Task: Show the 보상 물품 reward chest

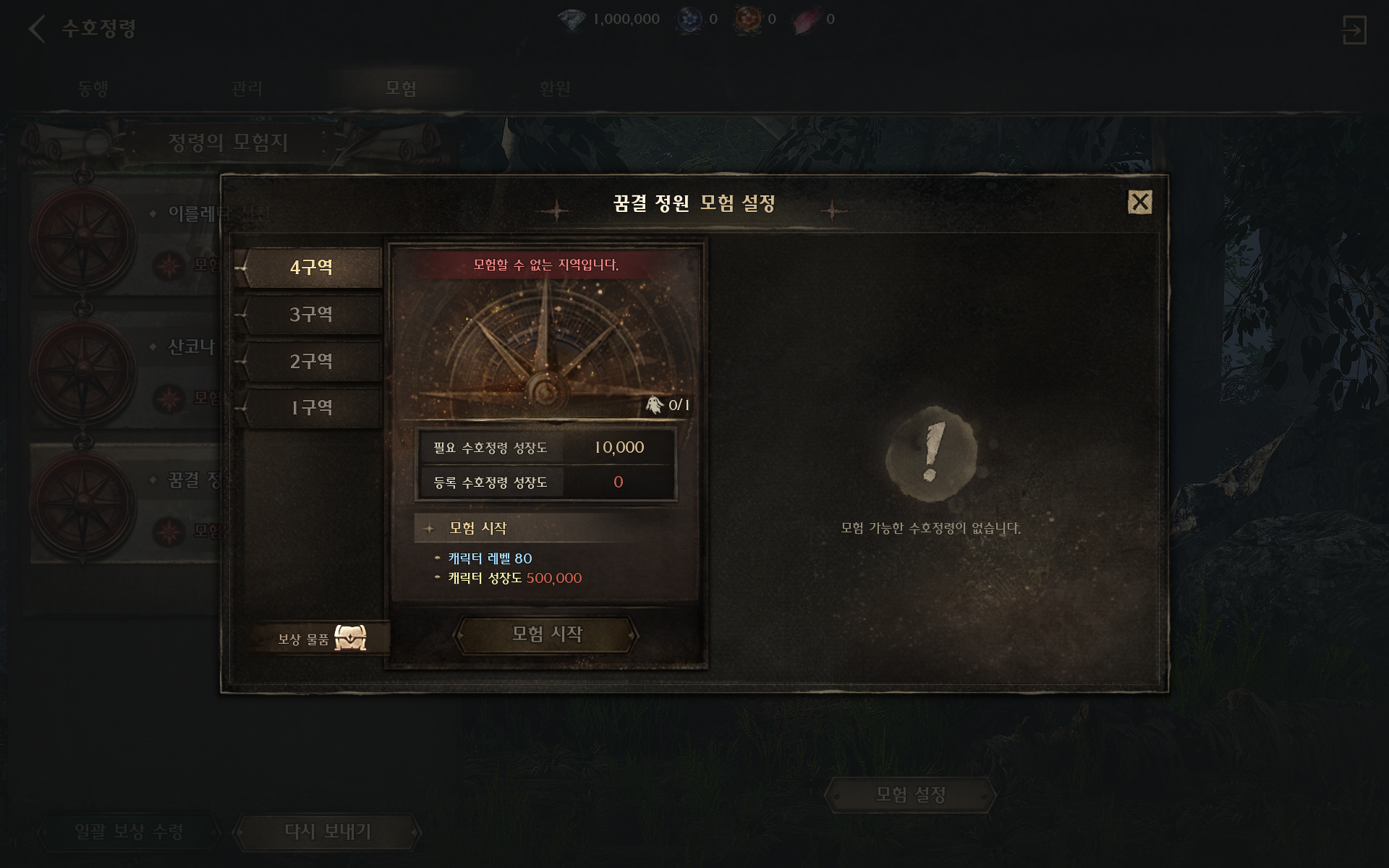Action: [350, 639]
